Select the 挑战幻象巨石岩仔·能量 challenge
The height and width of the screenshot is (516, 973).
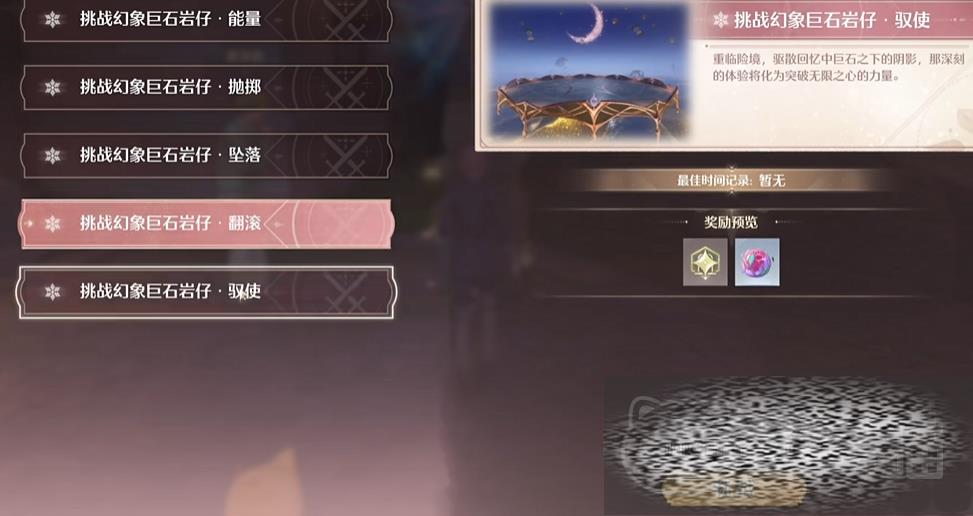tap(206, 20)
